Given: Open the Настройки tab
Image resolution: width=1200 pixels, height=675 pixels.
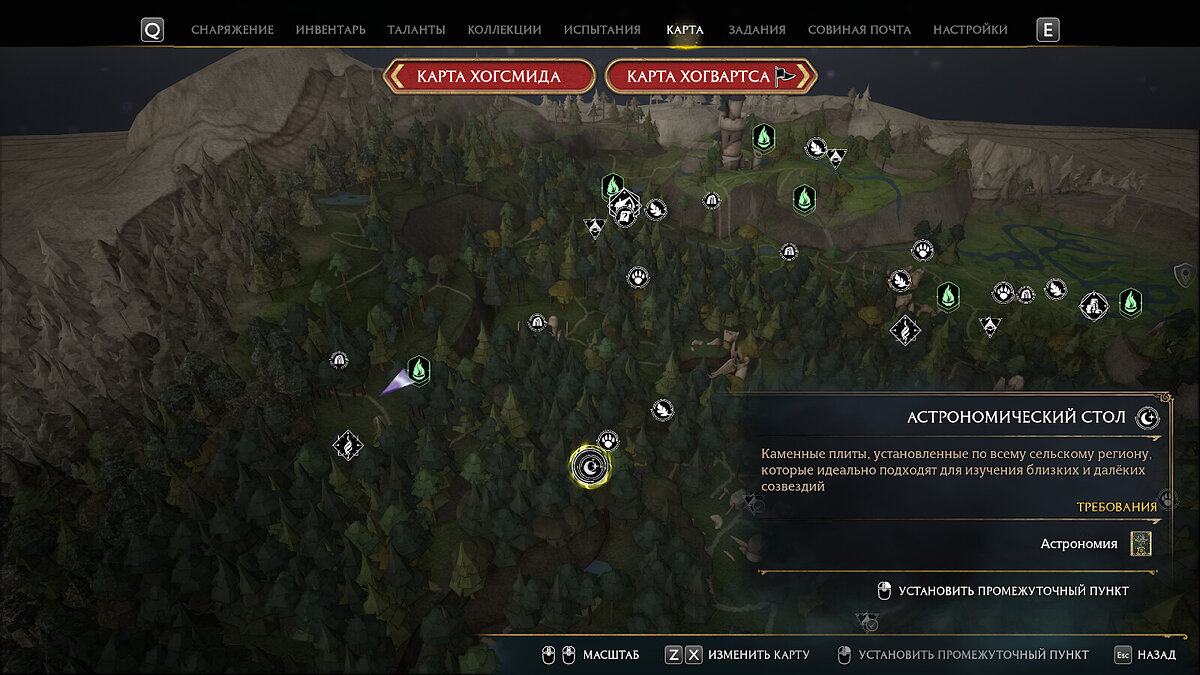Looking at the screenshot, I should click(970, 30).
